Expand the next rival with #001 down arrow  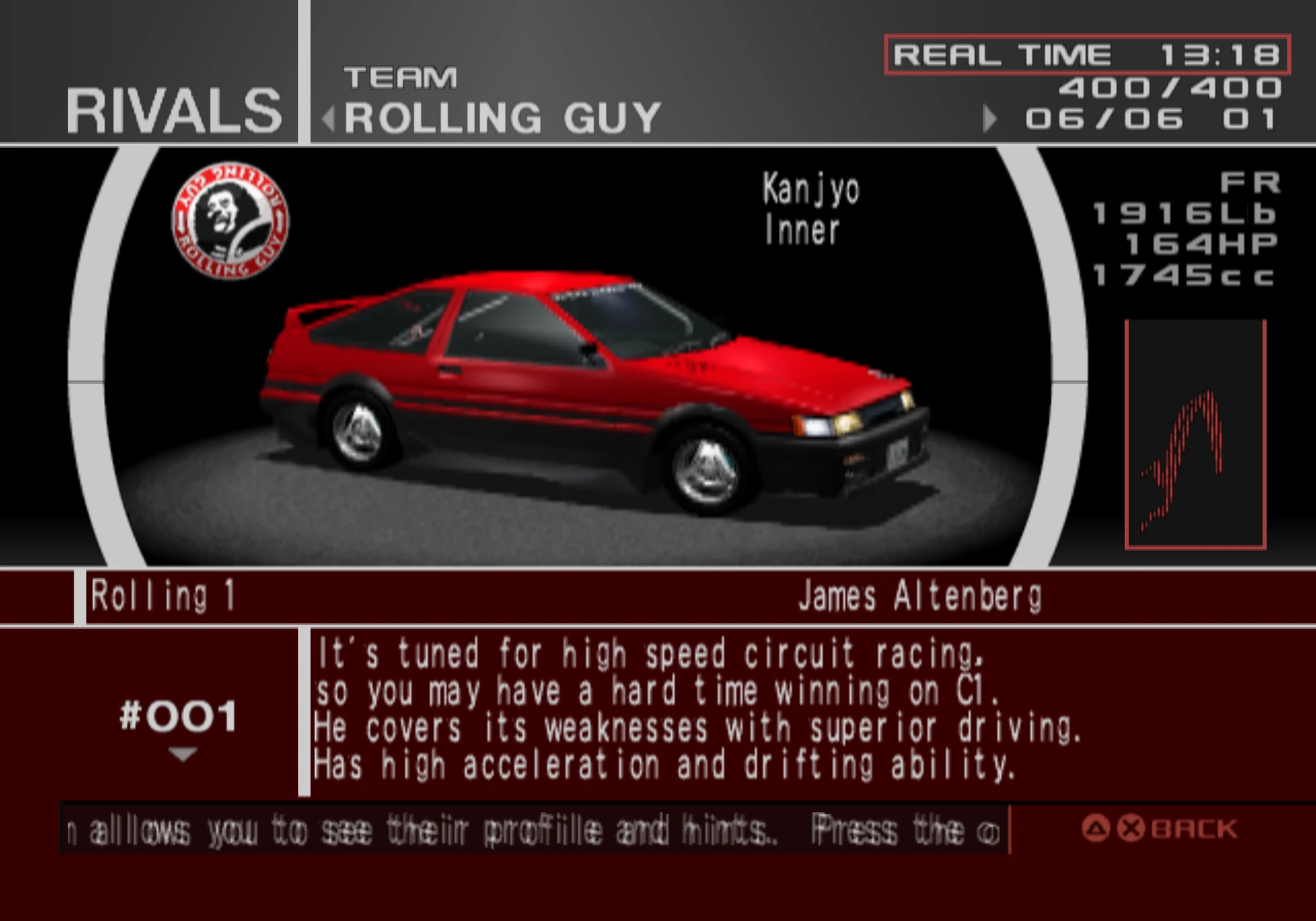[x=183, y=752]
